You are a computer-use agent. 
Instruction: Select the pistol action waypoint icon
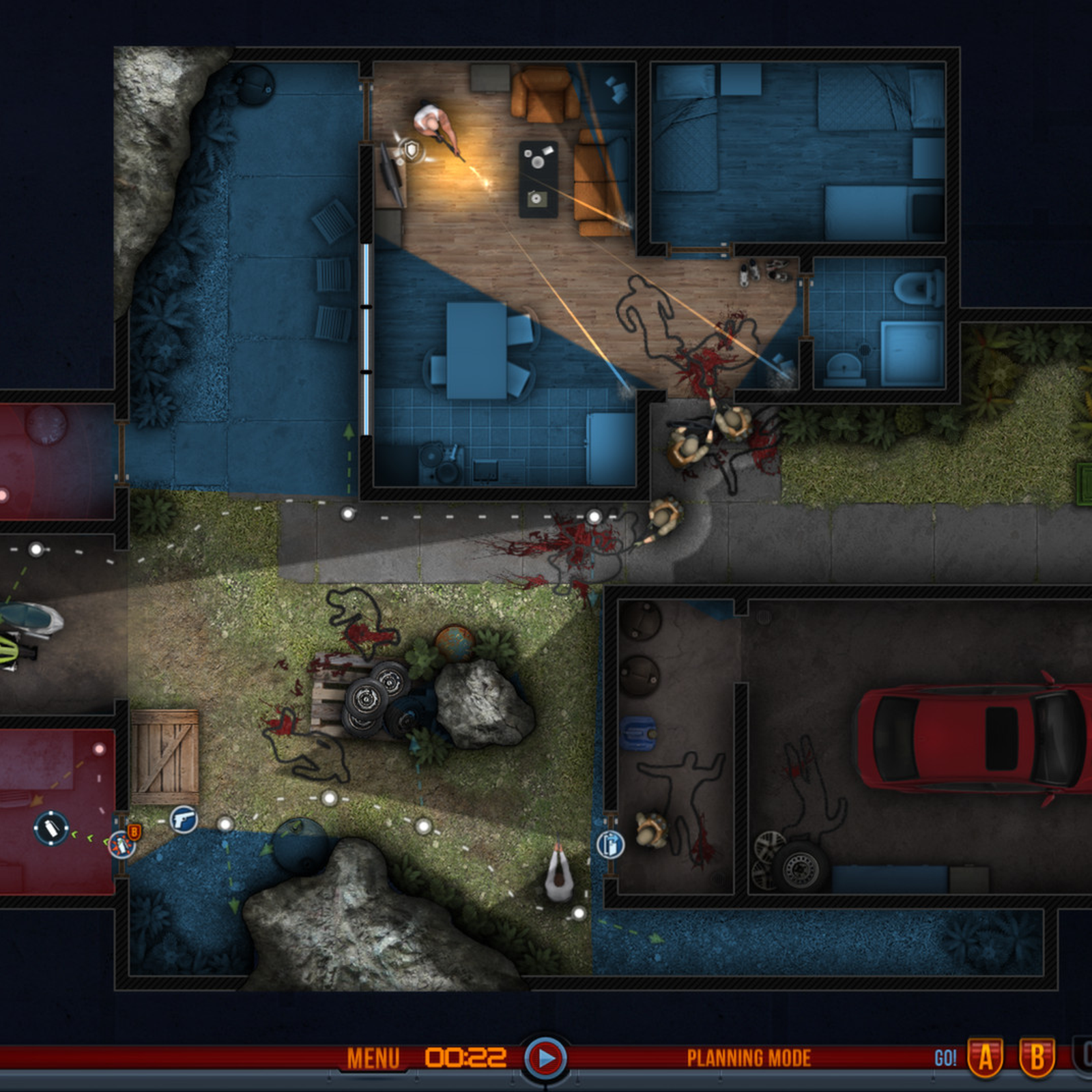click(184, 818)
